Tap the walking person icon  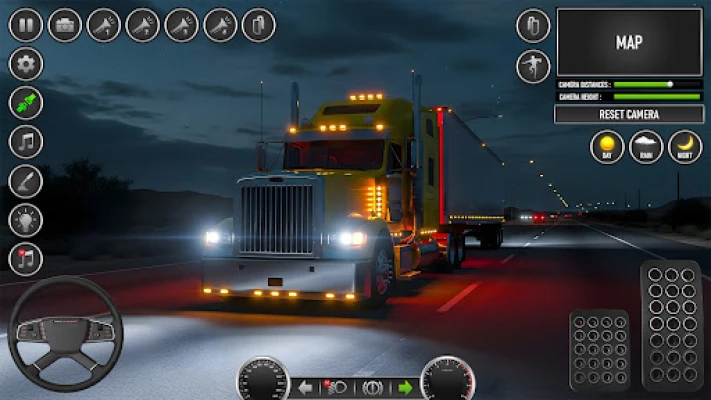533,66
